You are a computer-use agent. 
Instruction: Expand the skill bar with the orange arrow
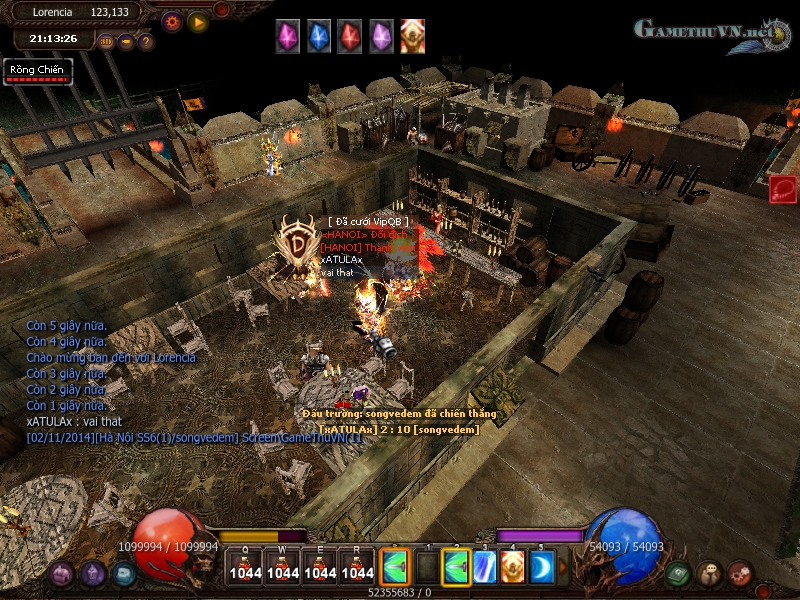click(x=563, y=567)
